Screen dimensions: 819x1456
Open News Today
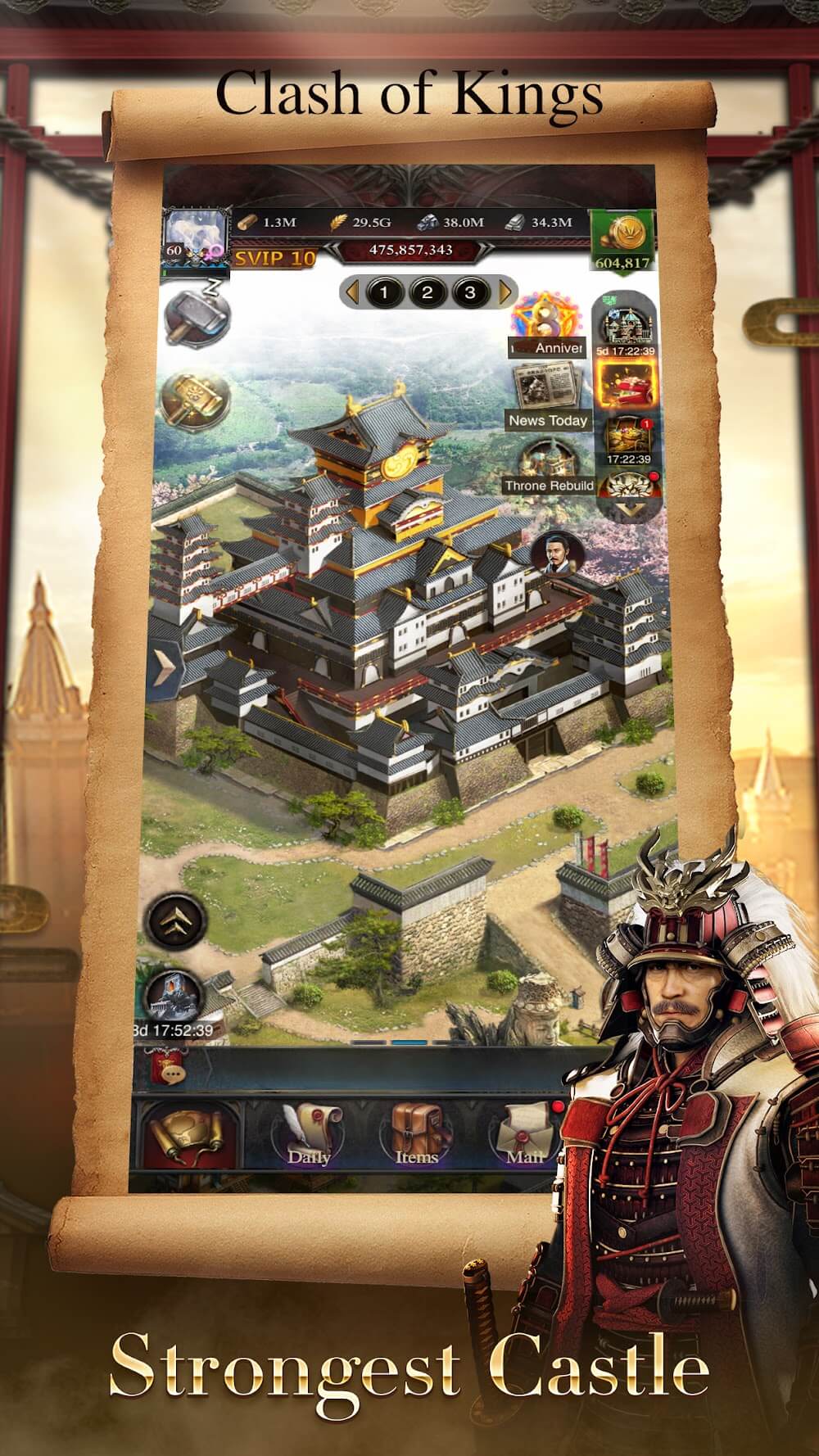point(549,397)
